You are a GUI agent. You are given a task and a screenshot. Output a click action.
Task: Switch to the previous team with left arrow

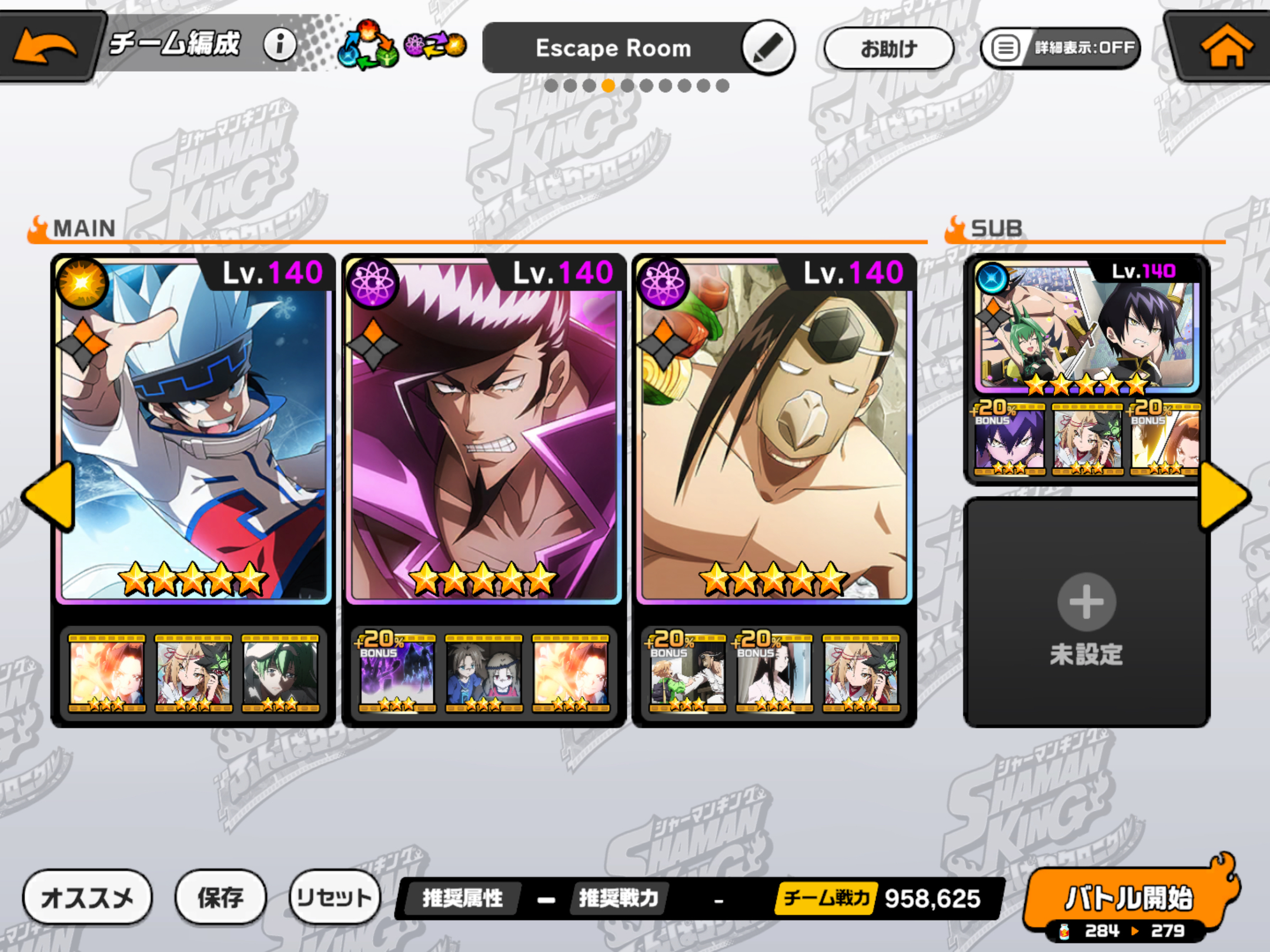[x=49, y=497]
